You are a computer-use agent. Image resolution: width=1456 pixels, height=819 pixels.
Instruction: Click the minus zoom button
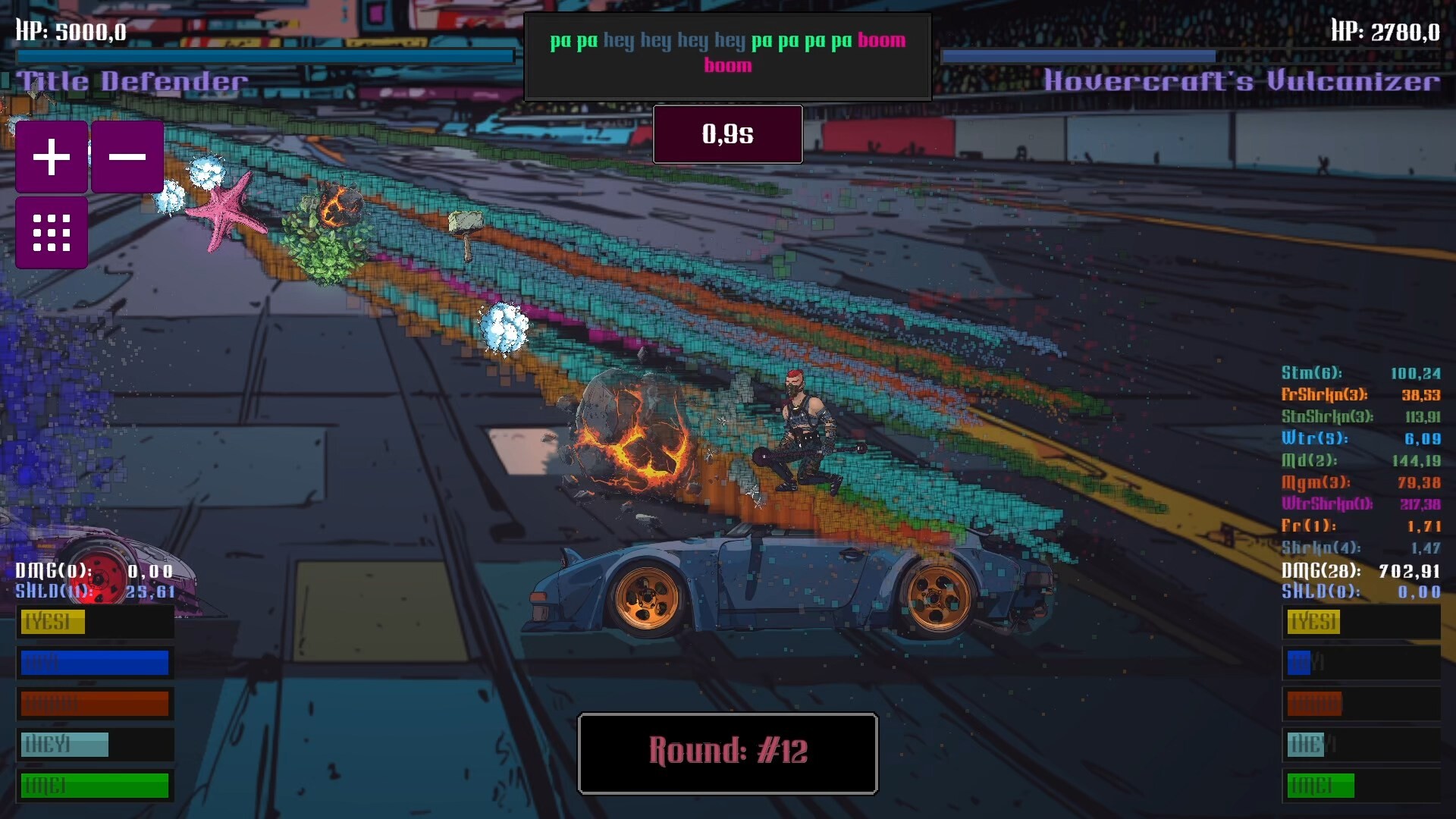tap(127, 157)
